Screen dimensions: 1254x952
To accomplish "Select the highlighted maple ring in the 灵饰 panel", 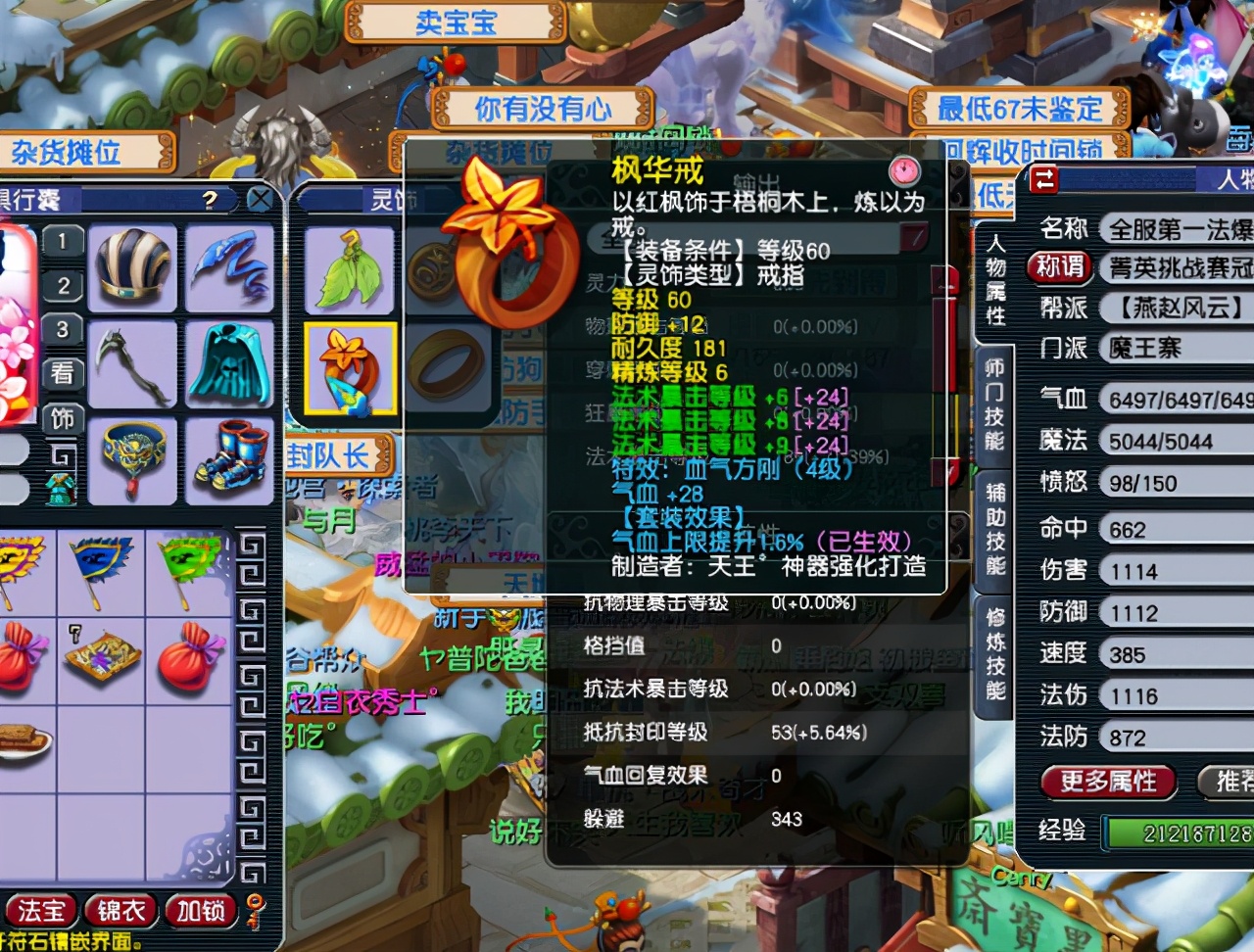I will (349, 369).
